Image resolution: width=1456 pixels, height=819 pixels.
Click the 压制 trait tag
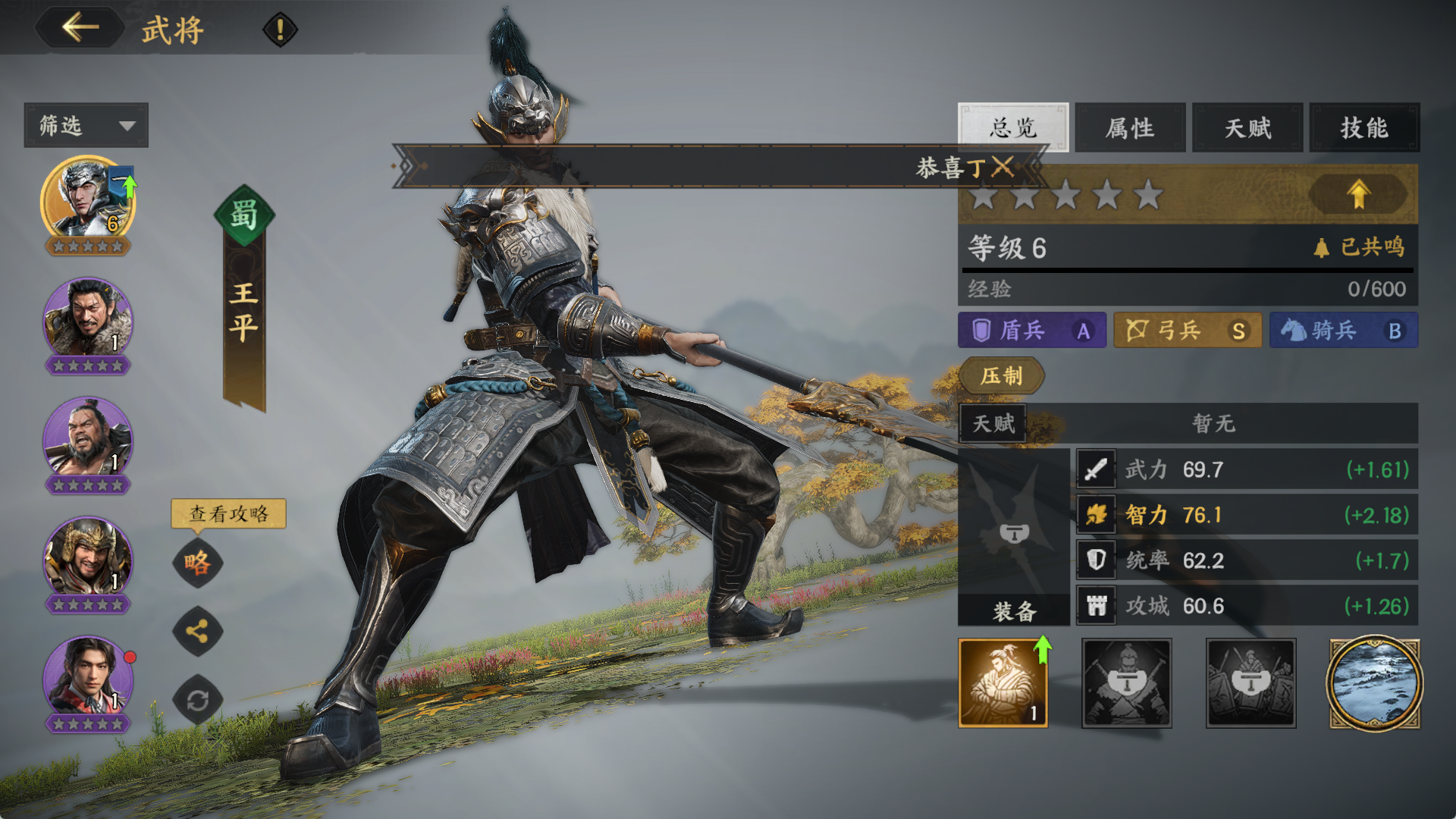tap(1002, 376)
